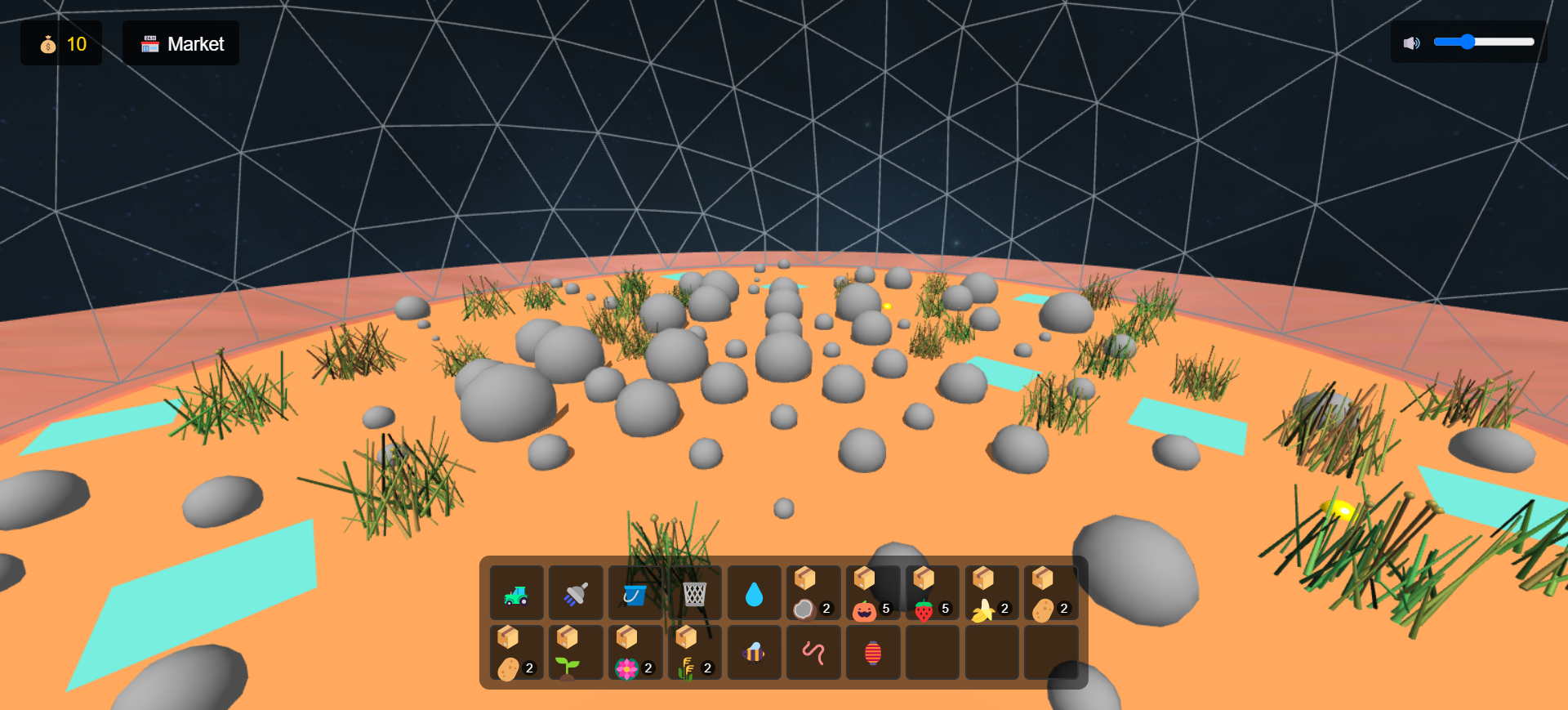
Task: Select the strawberry seed box
Action: (932, 593)
